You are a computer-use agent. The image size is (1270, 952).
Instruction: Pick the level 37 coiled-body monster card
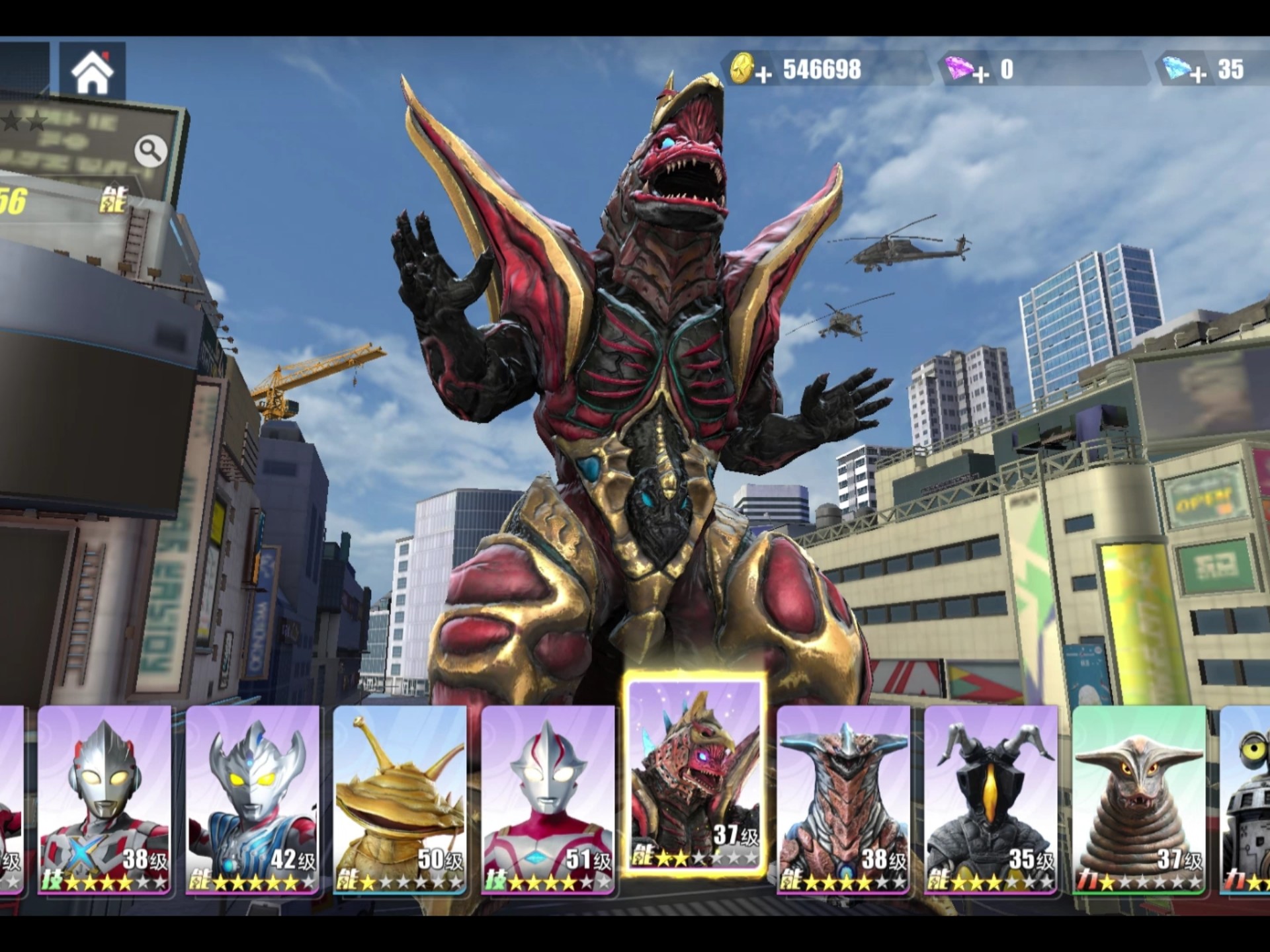(x=1138, y=800)
